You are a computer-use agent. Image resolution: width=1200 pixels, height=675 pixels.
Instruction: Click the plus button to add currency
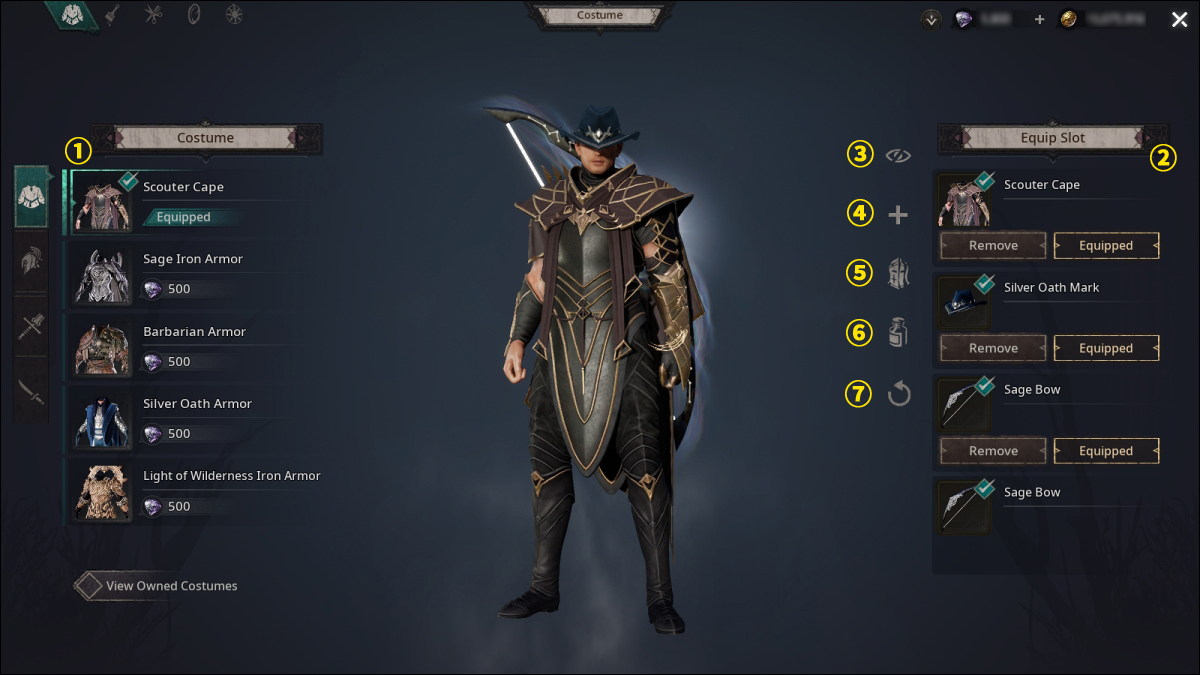click(x=1039, y=19)
